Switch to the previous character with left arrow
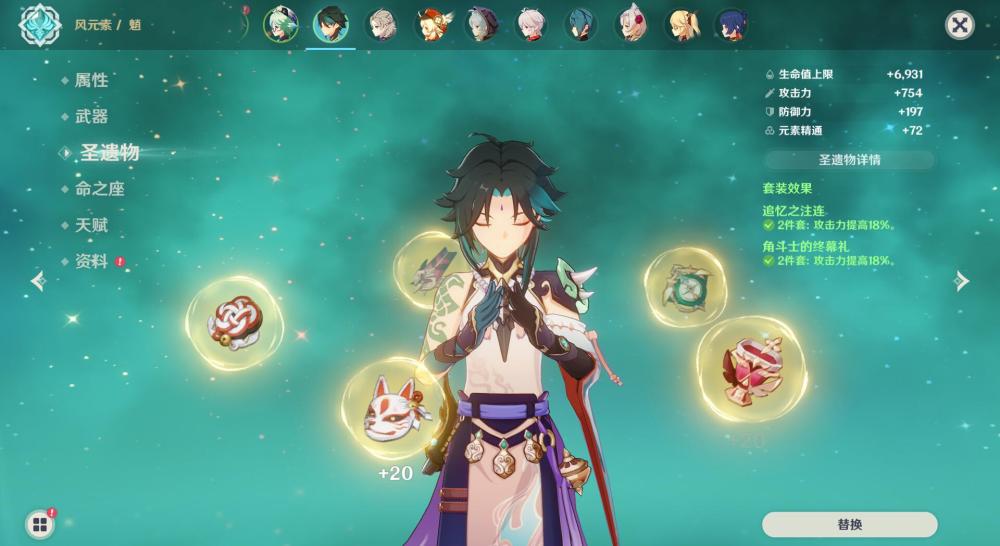Image resolution: width=1000 pixels, height=546 pixels. coord(38,281)
